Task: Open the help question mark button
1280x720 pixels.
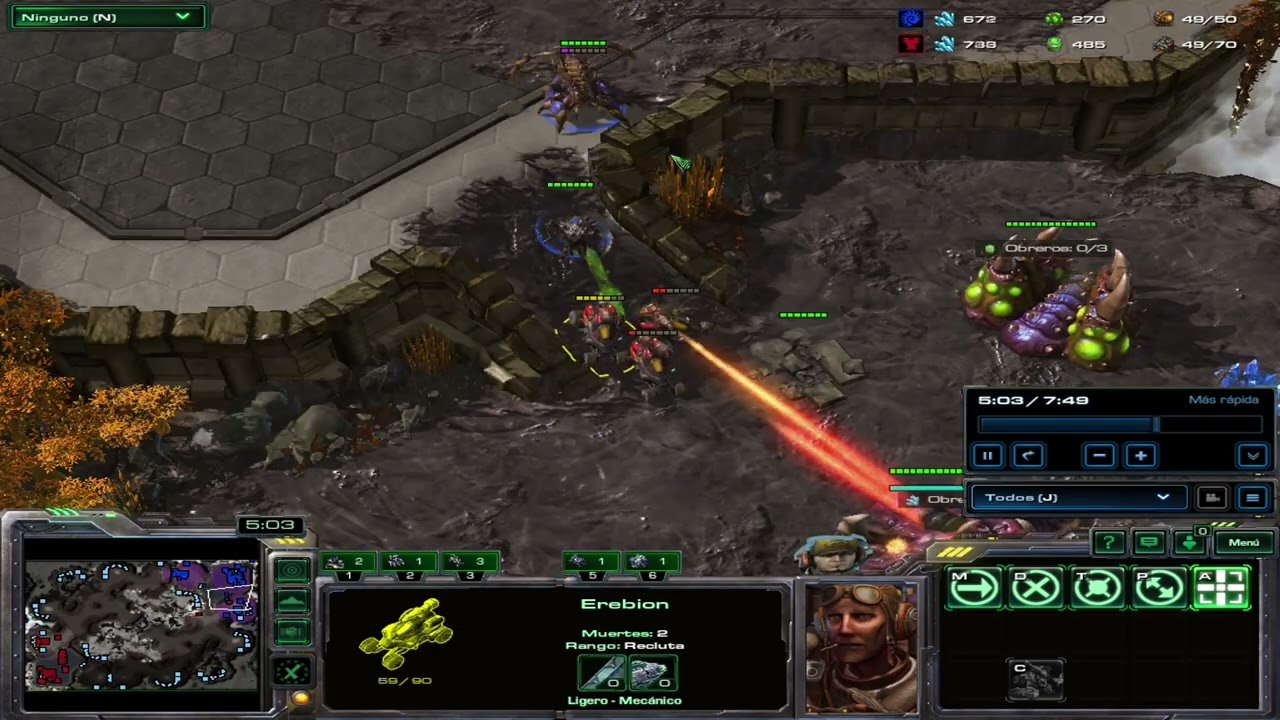Action: [1109, 543]
